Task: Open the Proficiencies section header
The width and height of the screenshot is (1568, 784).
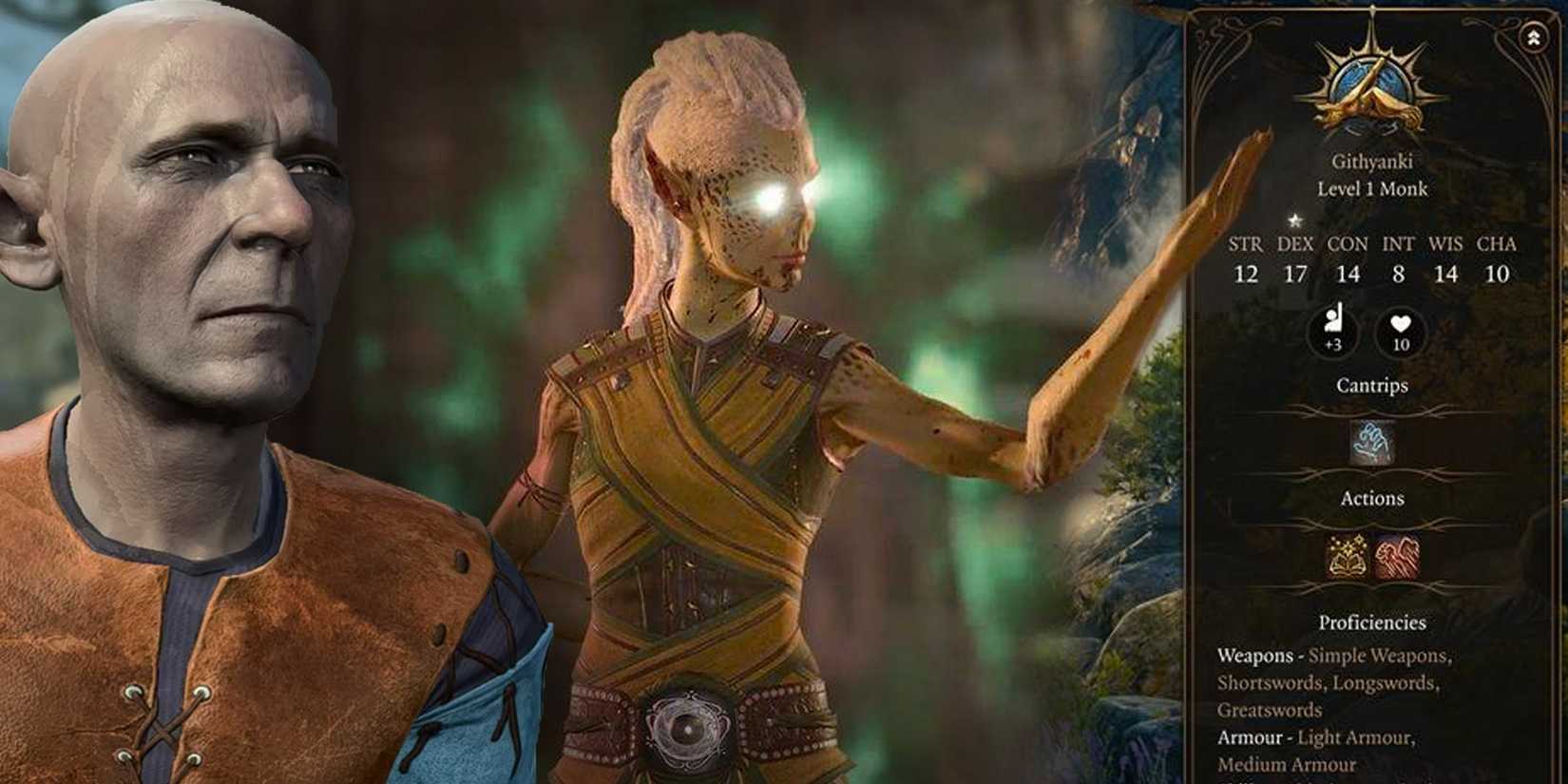Action: point(1371,623)
